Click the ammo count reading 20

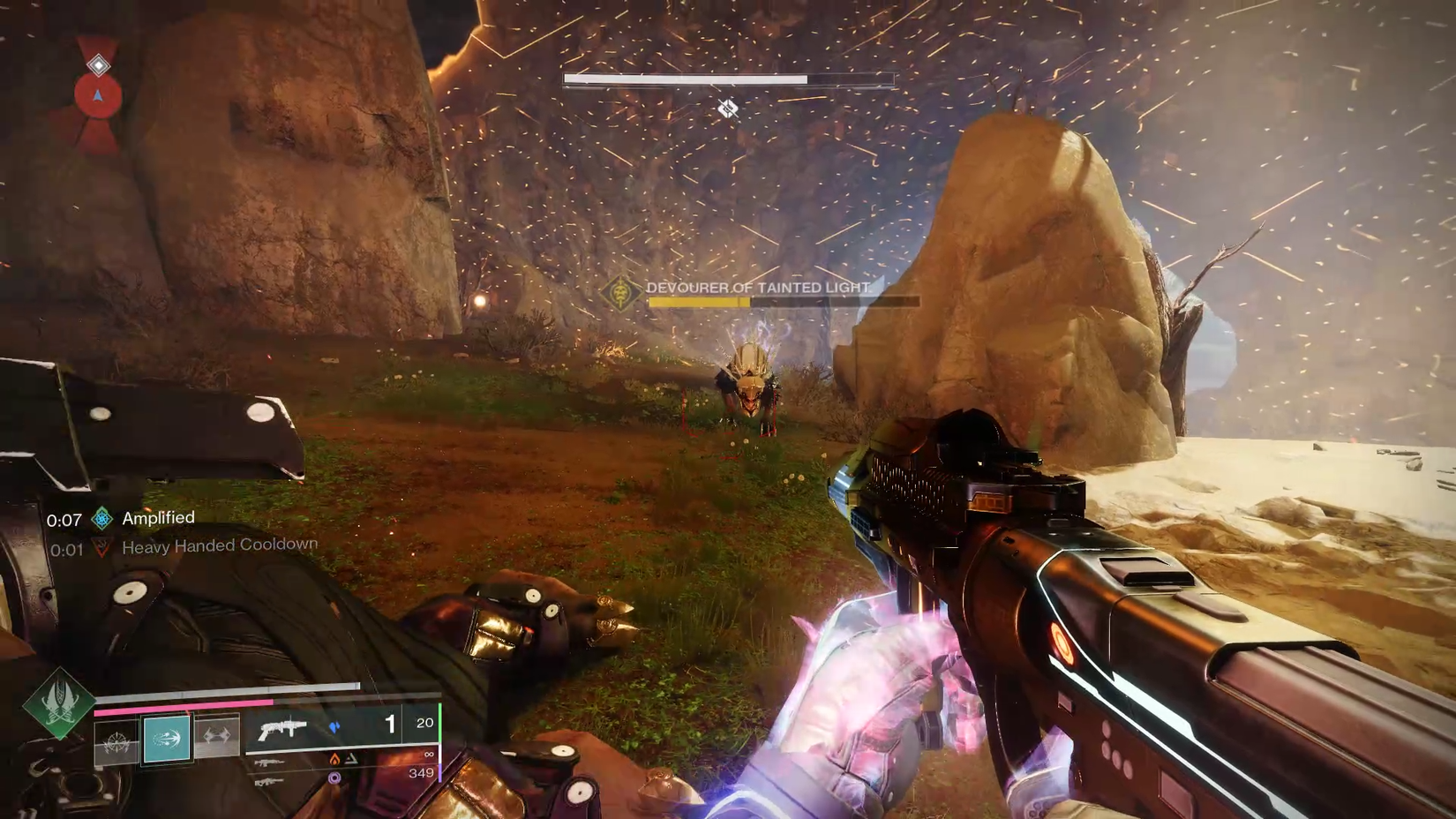point(425,724)
